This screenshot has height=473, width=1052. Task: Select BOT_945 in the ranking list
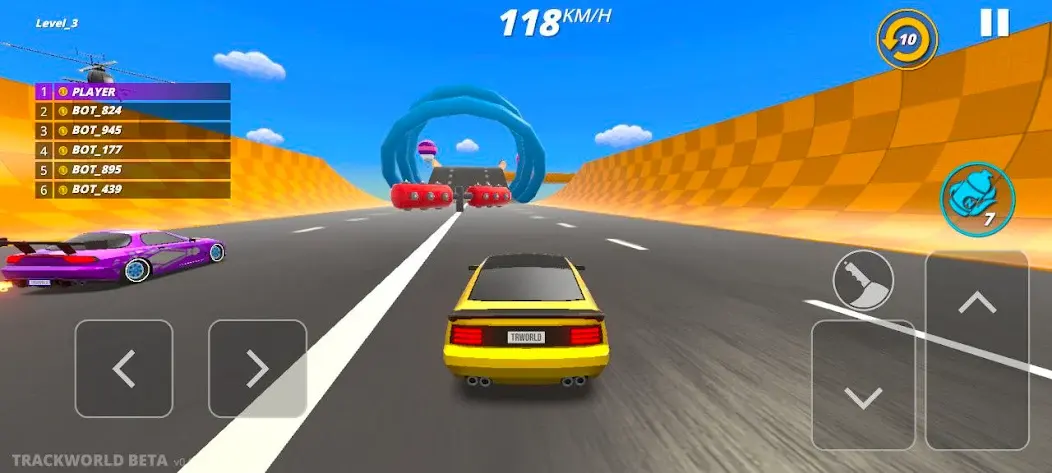pyautogui.click(x=133, y=130)
